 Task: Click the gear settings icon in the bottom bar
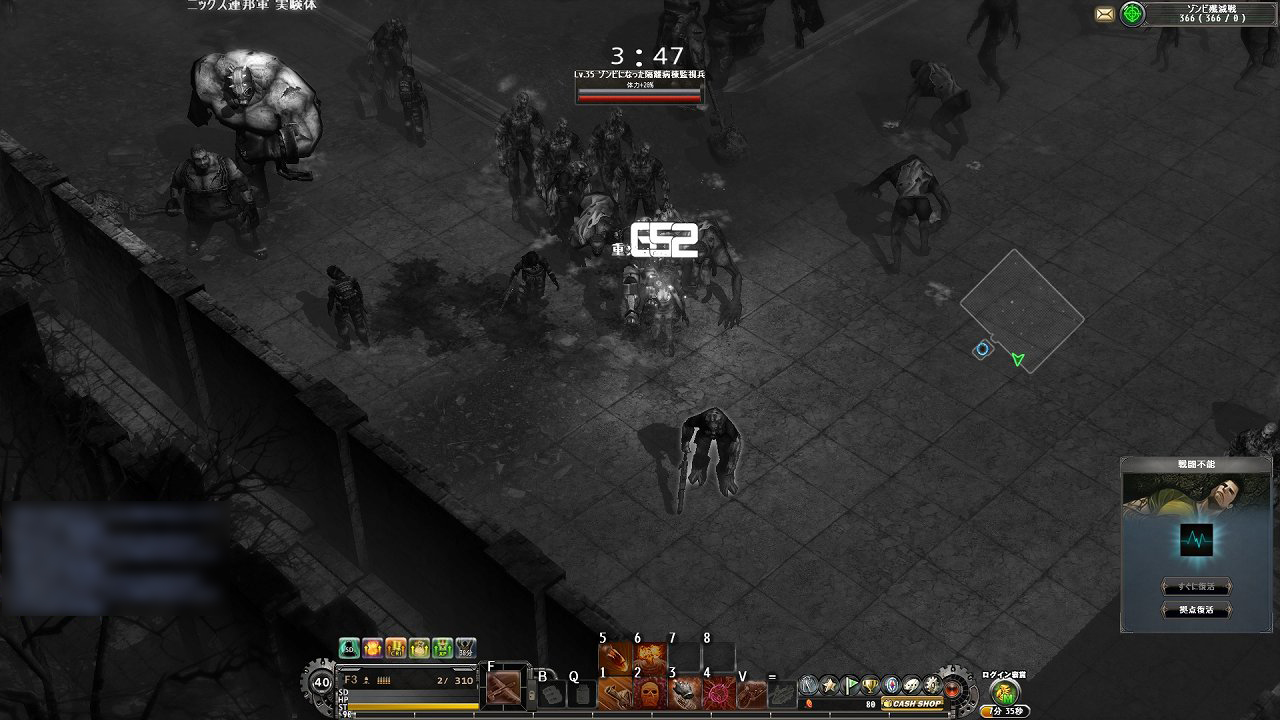(930, 686)
